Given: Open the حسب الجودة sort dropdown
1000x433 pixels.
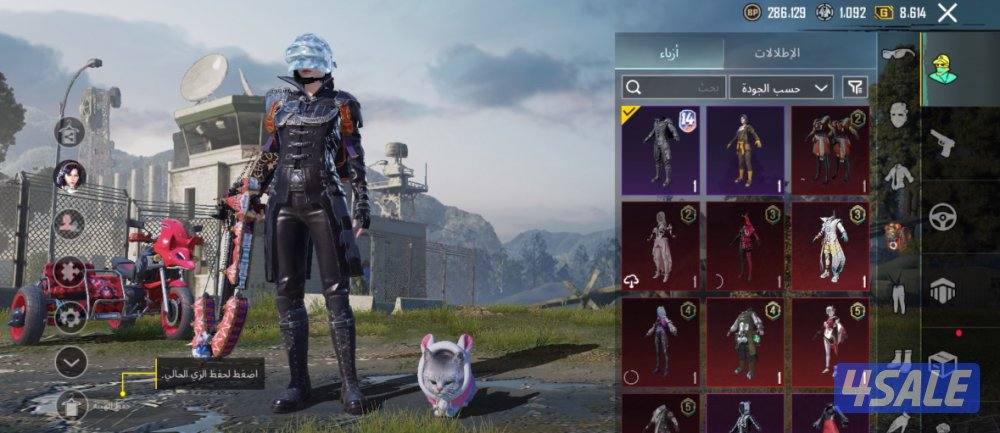Looking at the screenshot, I should click(781, 87).
